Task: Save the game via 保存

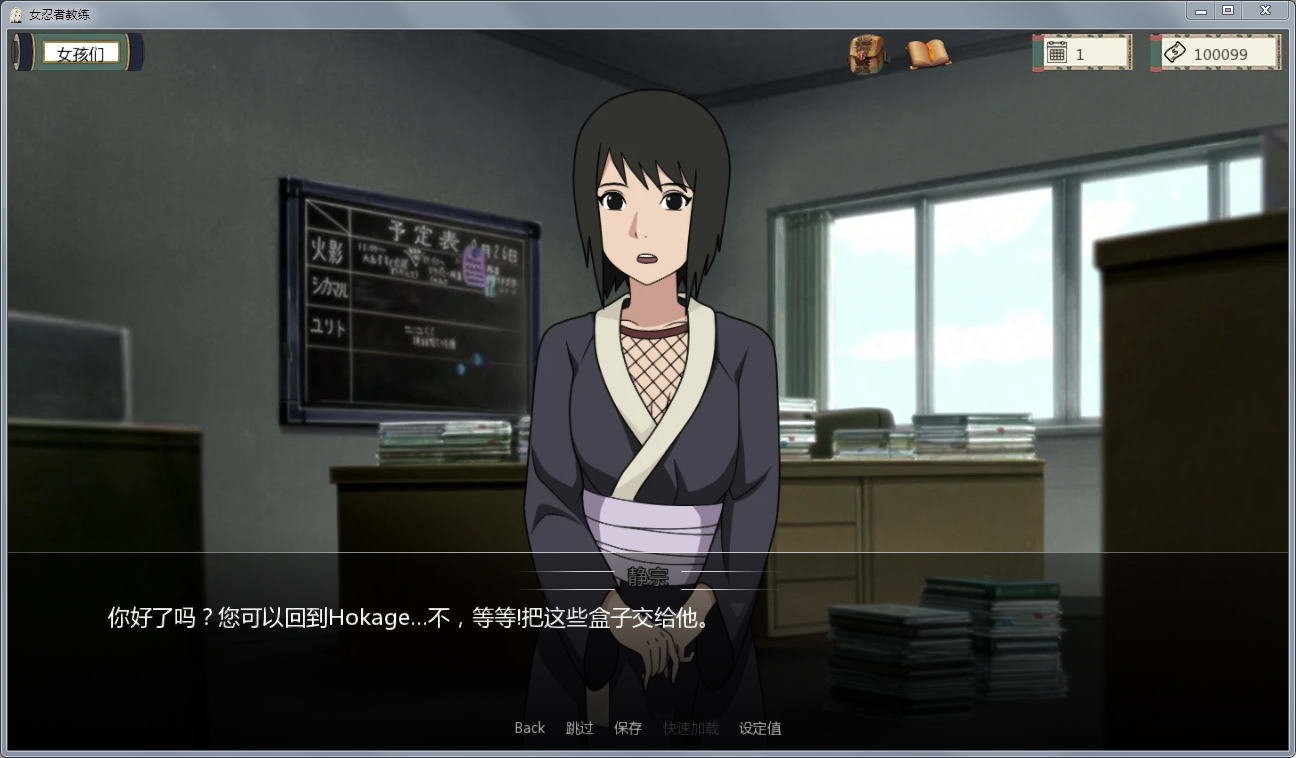Action: click(628, 728)
